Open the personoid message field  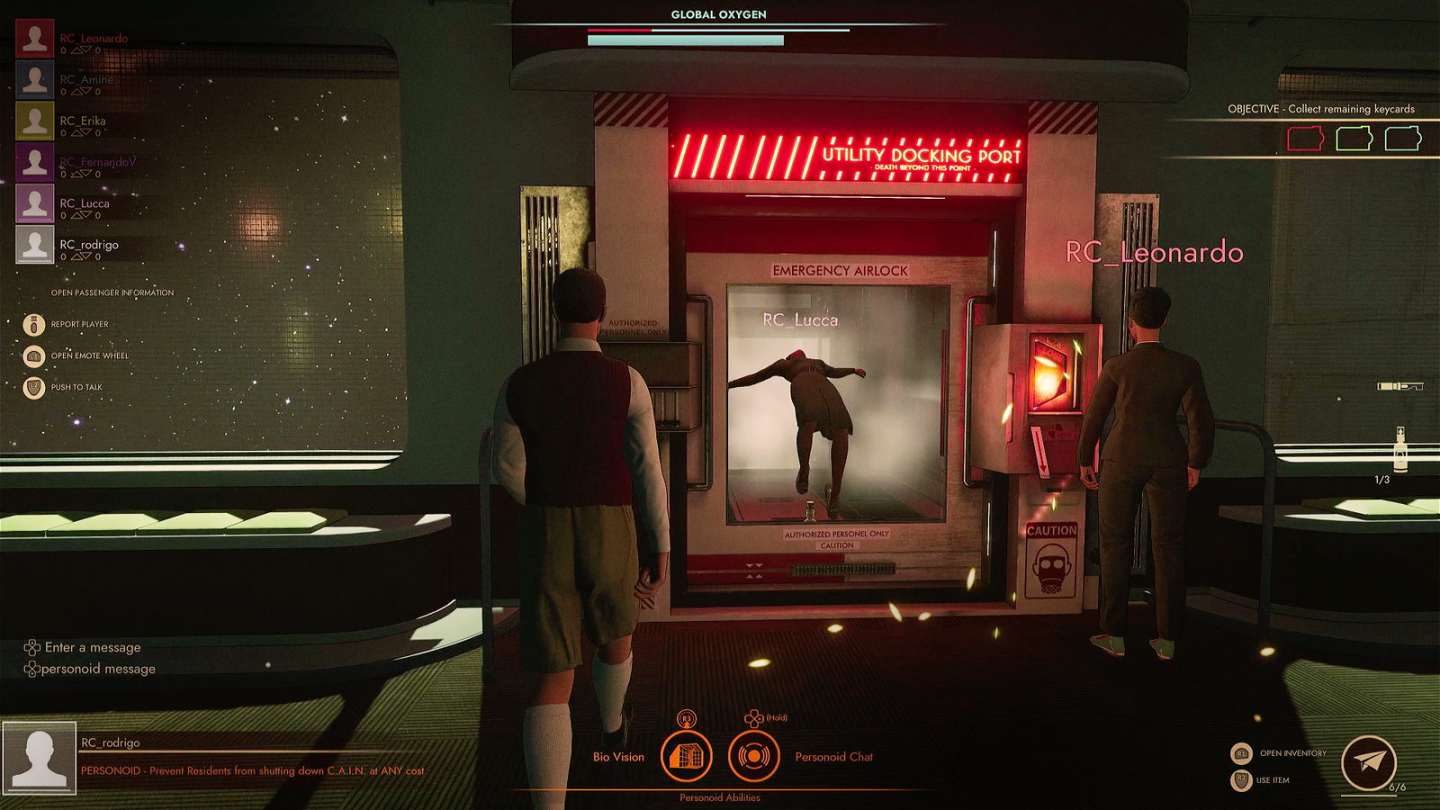98,669
